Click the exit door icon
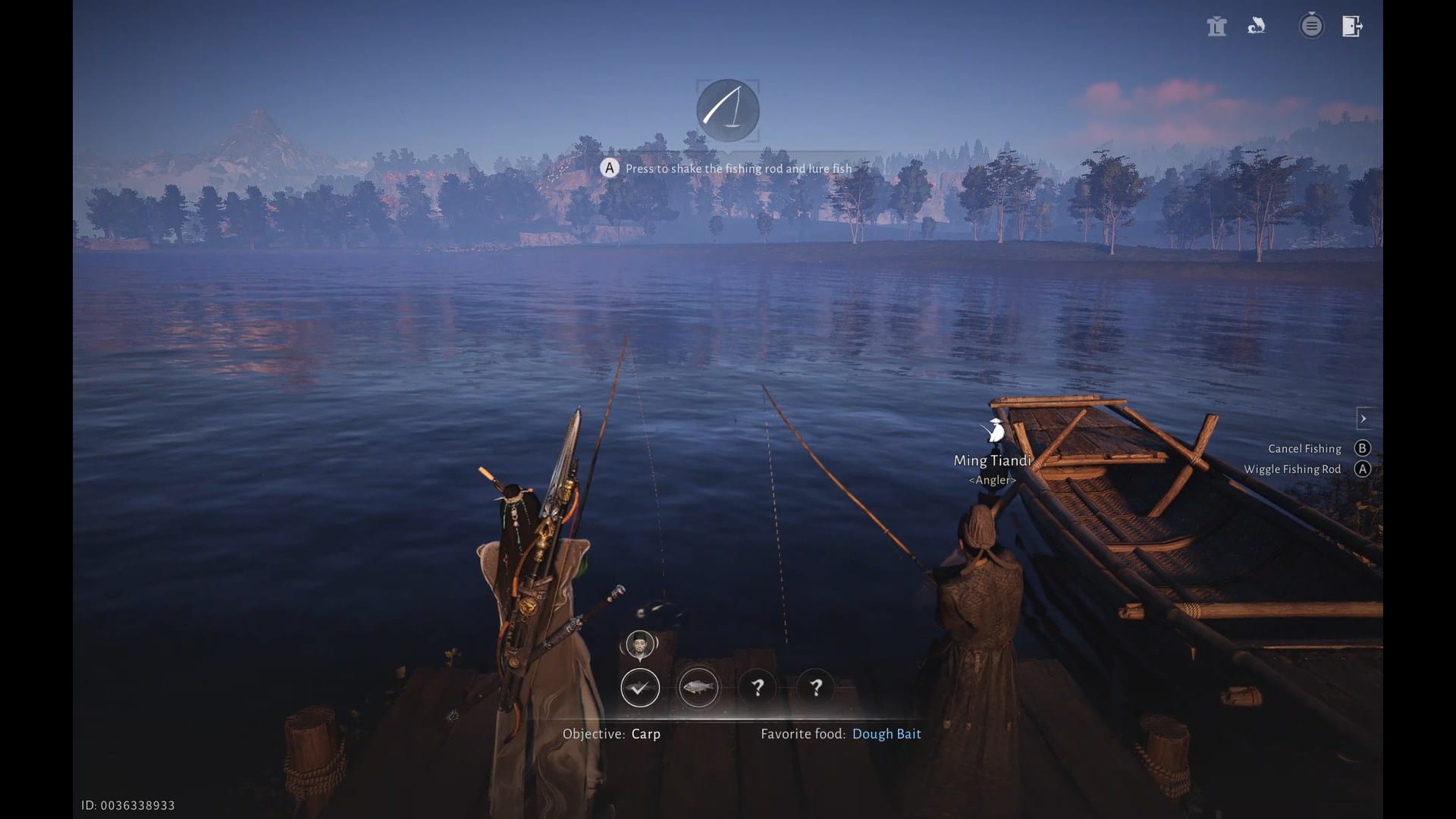 pos(1352,26)
